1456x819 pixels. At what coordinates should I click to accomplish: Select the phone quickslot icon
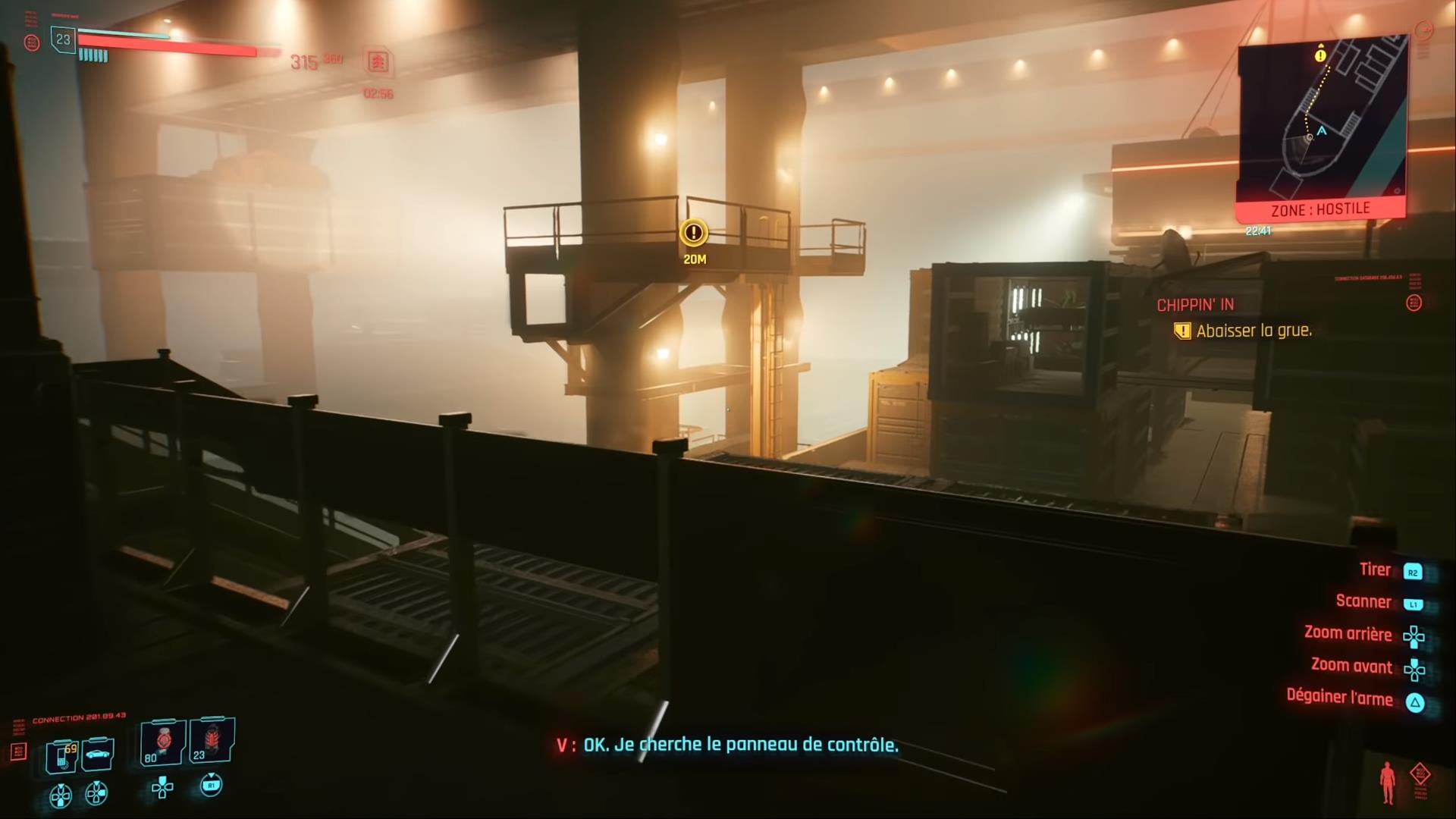(x=61, y=757)
